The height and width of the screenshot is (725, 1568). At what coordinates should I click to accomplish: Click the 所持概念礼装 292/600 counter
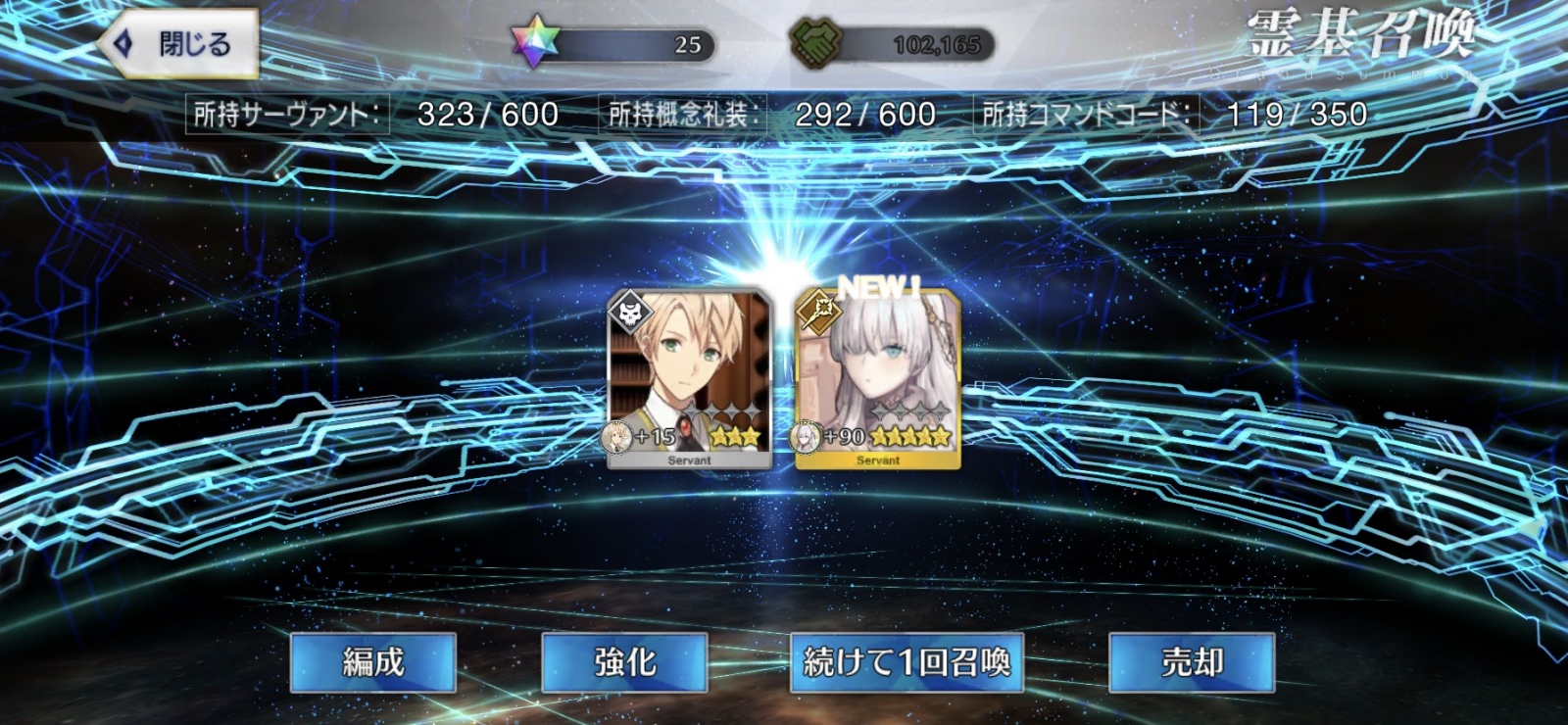pos(769,113)
